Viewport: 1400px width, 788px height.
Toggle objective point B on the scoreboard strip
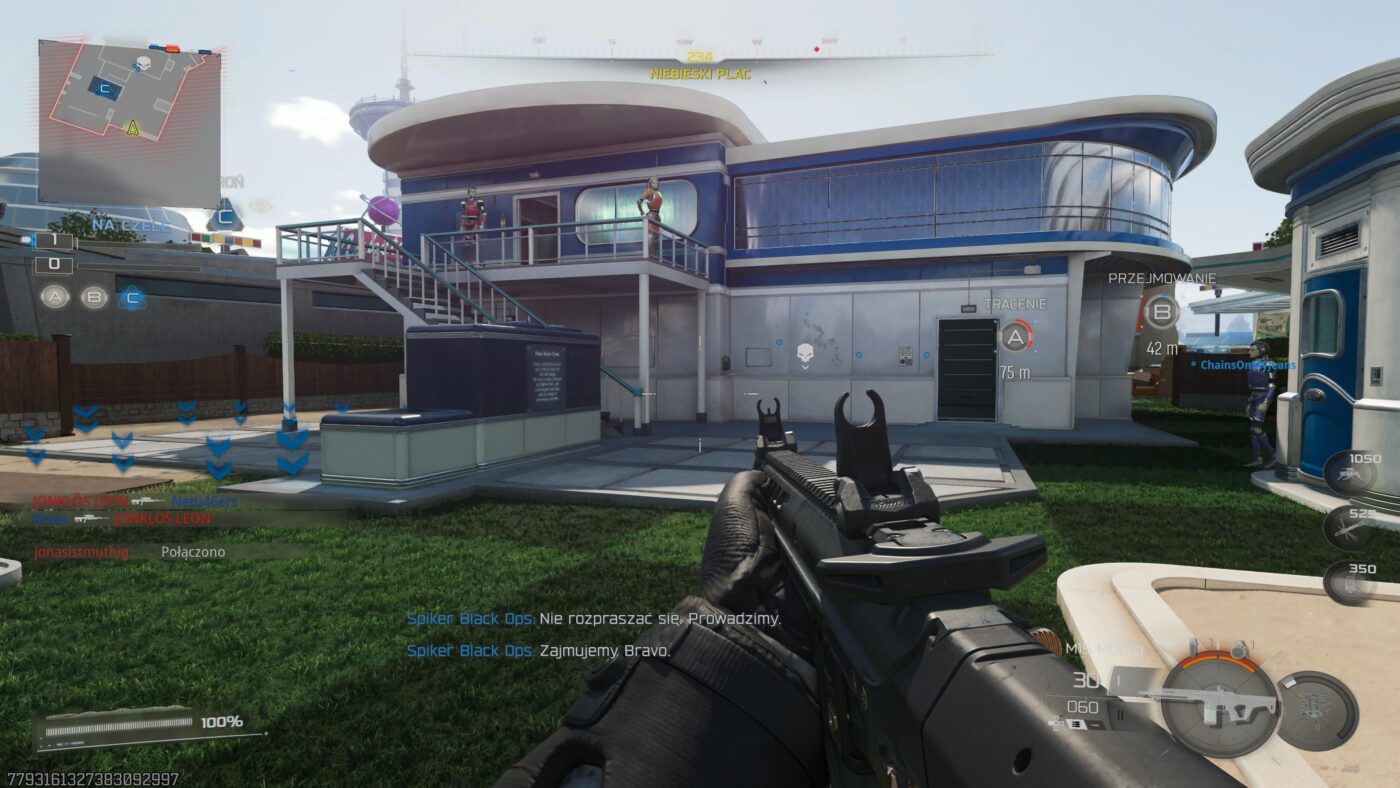[x=93, y=297]
